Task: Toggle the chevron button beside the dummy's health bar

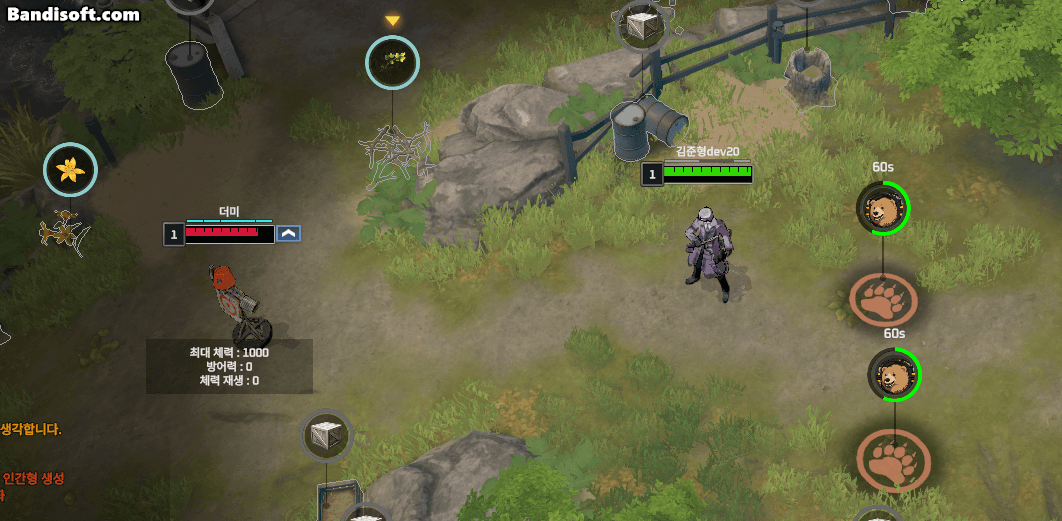Action: point(289,233)
